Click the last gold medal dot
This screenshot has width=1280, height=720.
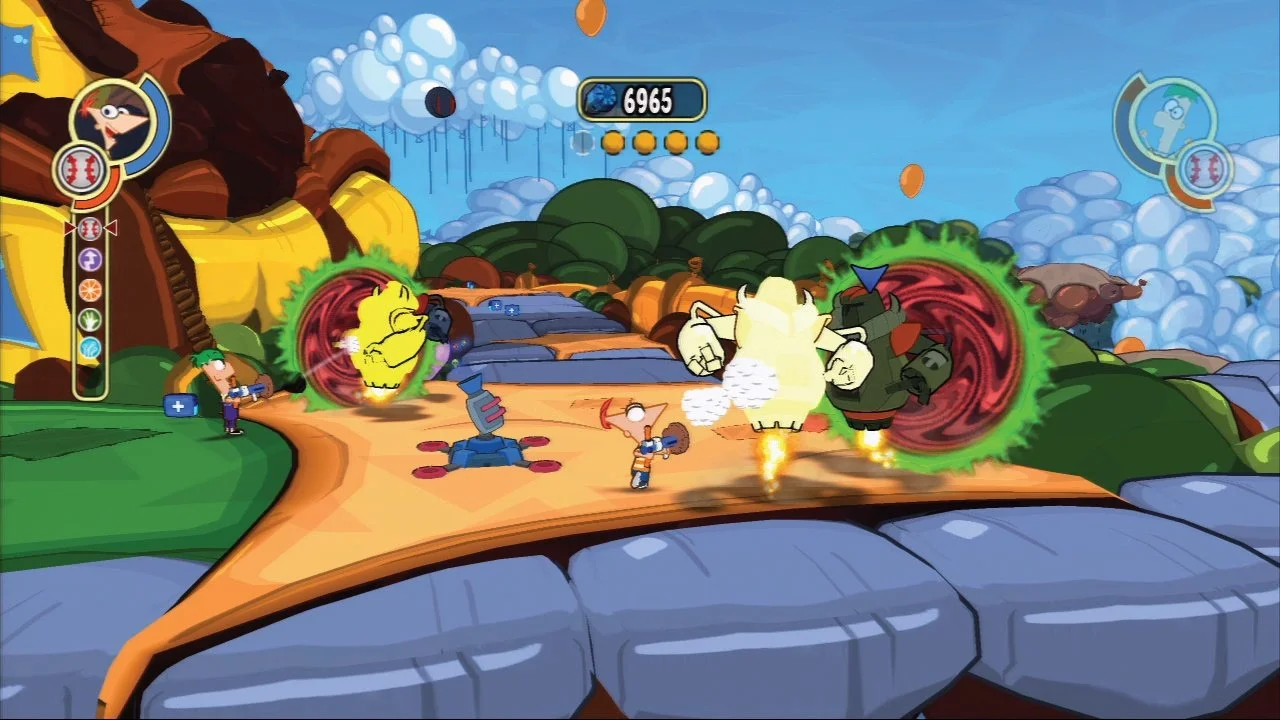coord(710,142)
